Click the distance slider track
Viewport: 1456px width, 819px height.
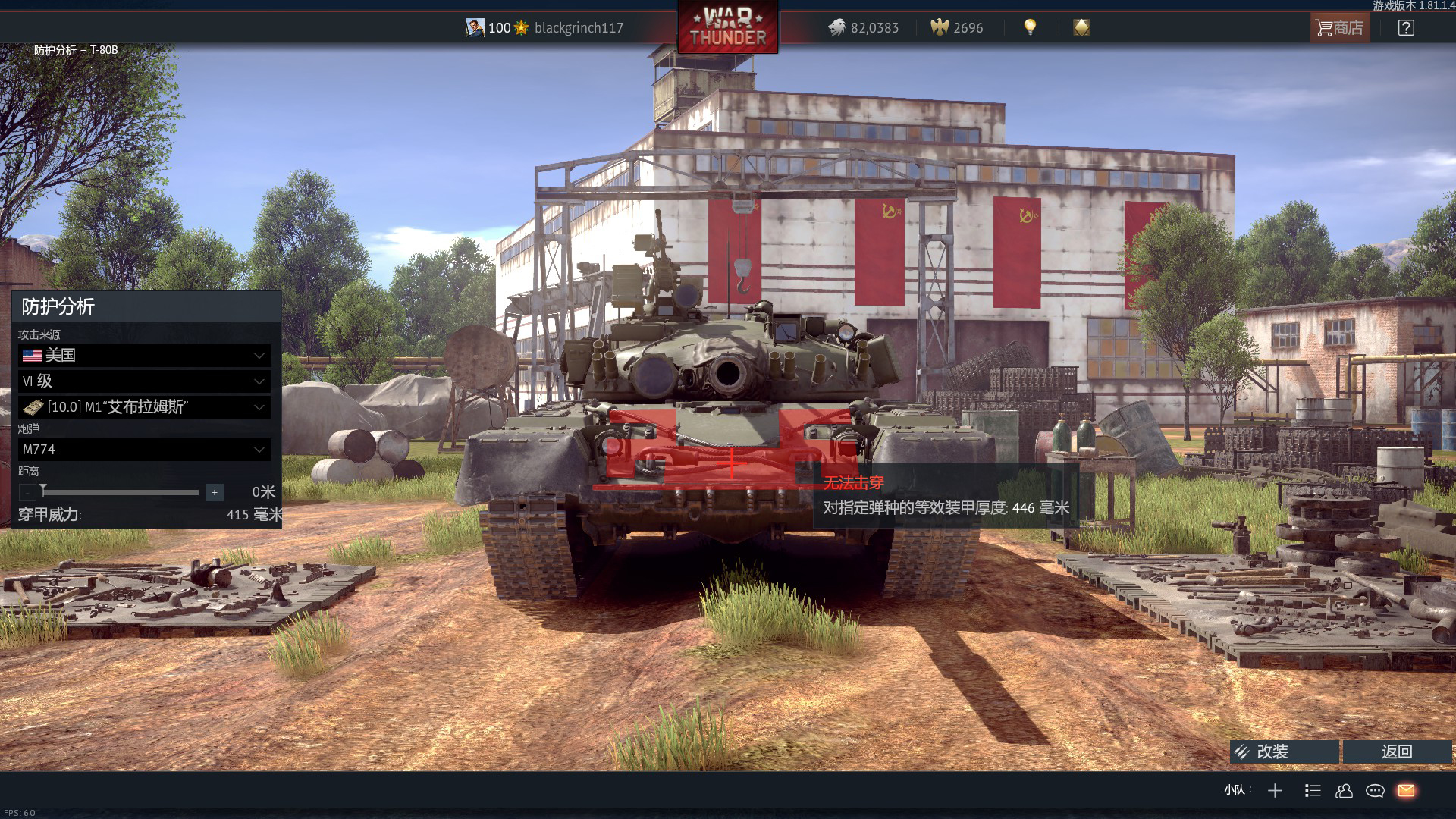(121, 493)
